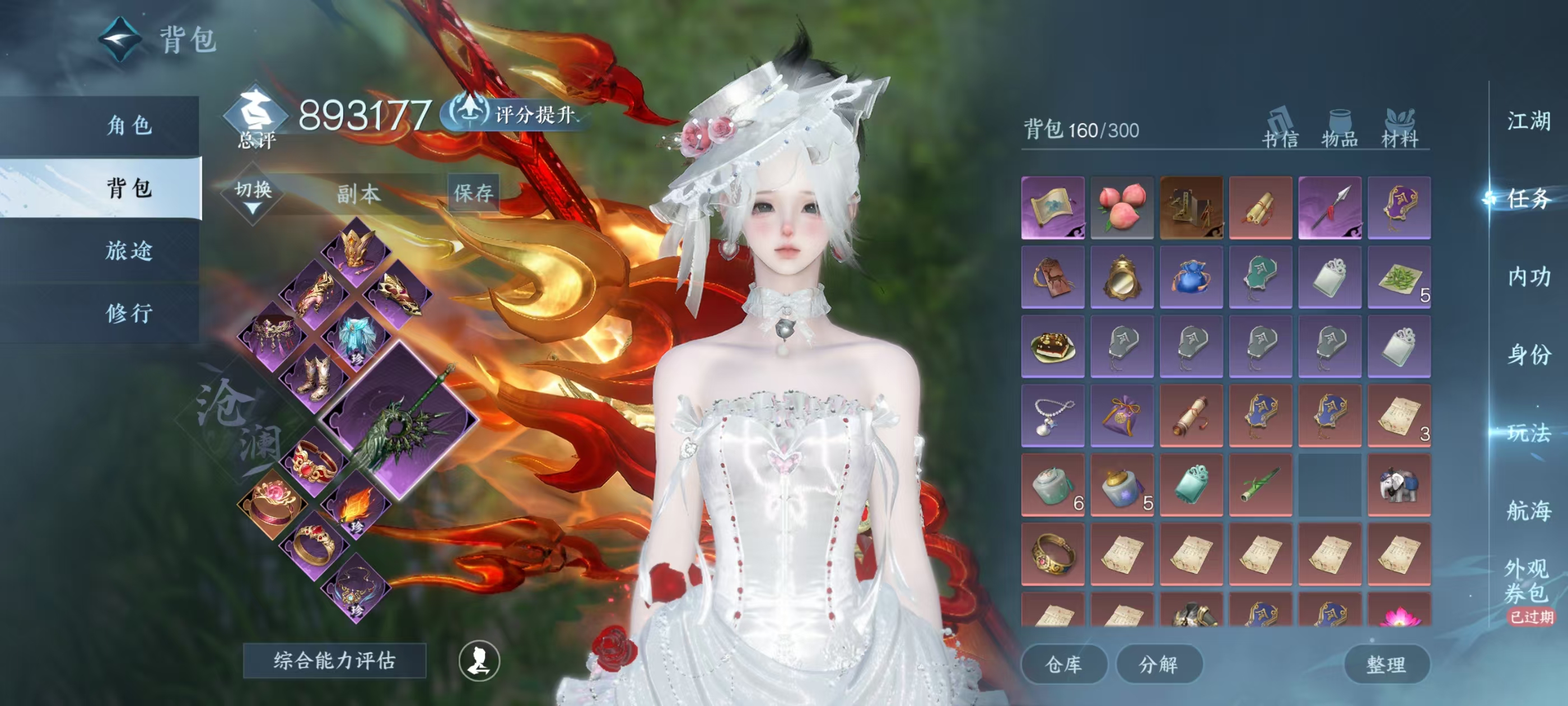
Task: Select the equipped green spiked weapon slot
Action: [399, 420]
